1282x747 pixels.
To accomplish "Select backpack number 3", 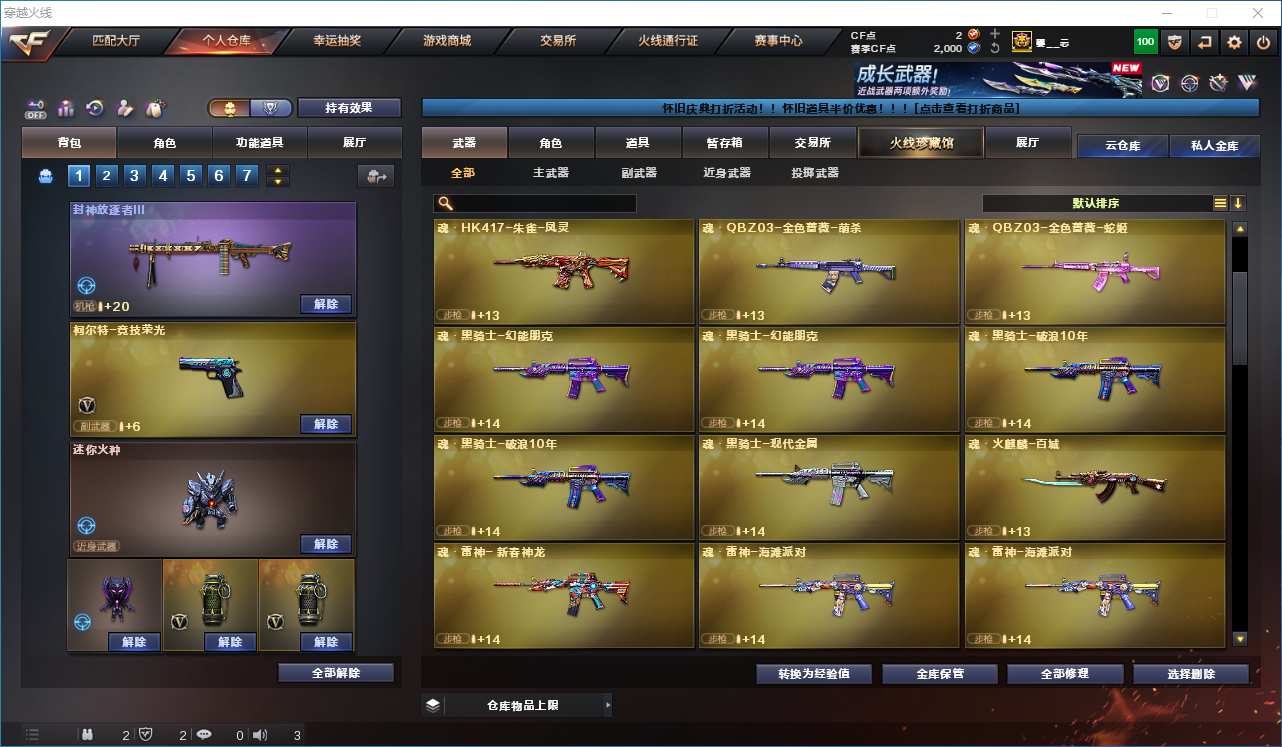I will (x=135, y=176).
